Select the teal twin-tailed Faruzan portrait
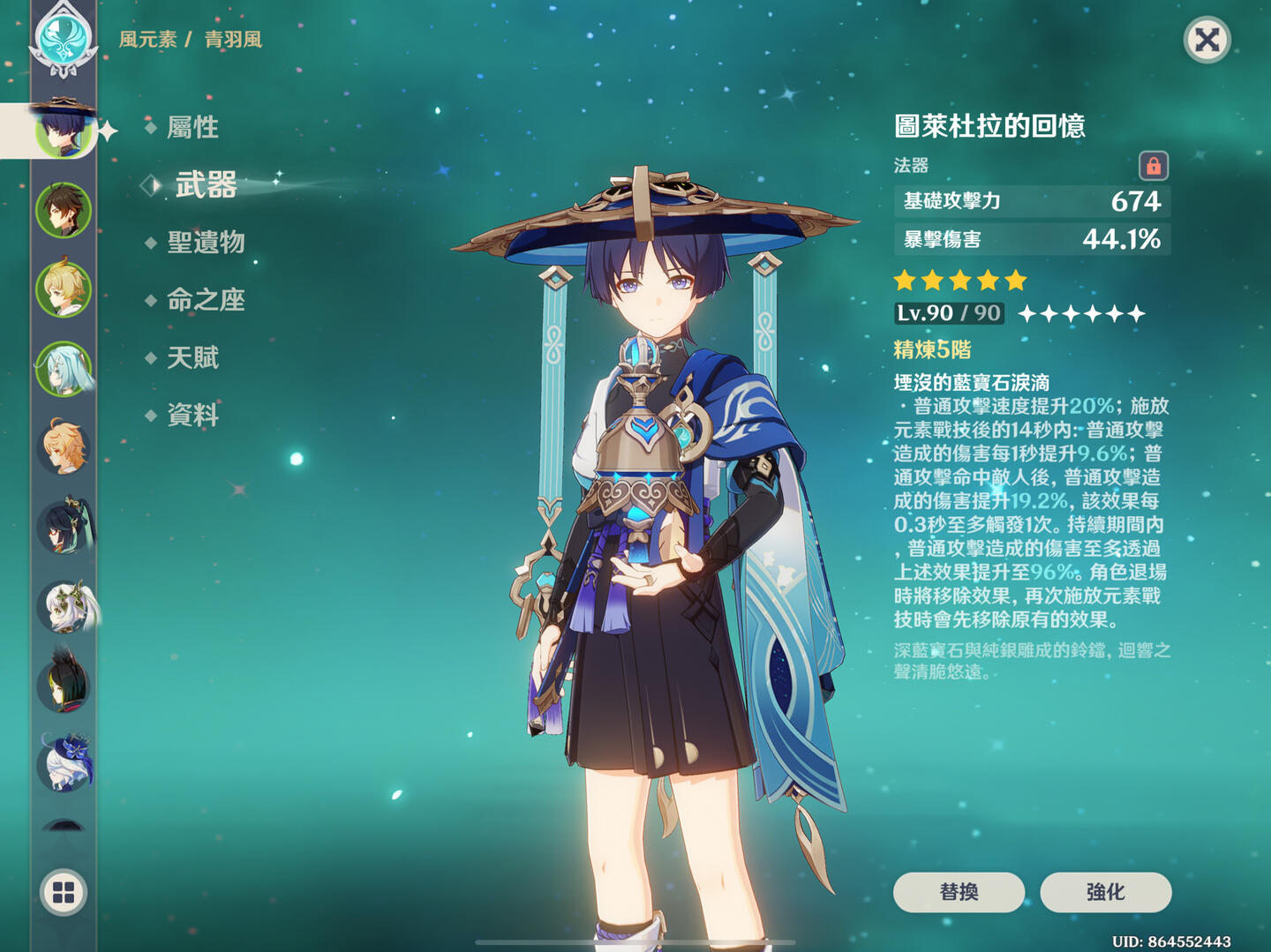The height and width of the screenshot is (952, 1271). click(x=64, y=368)
